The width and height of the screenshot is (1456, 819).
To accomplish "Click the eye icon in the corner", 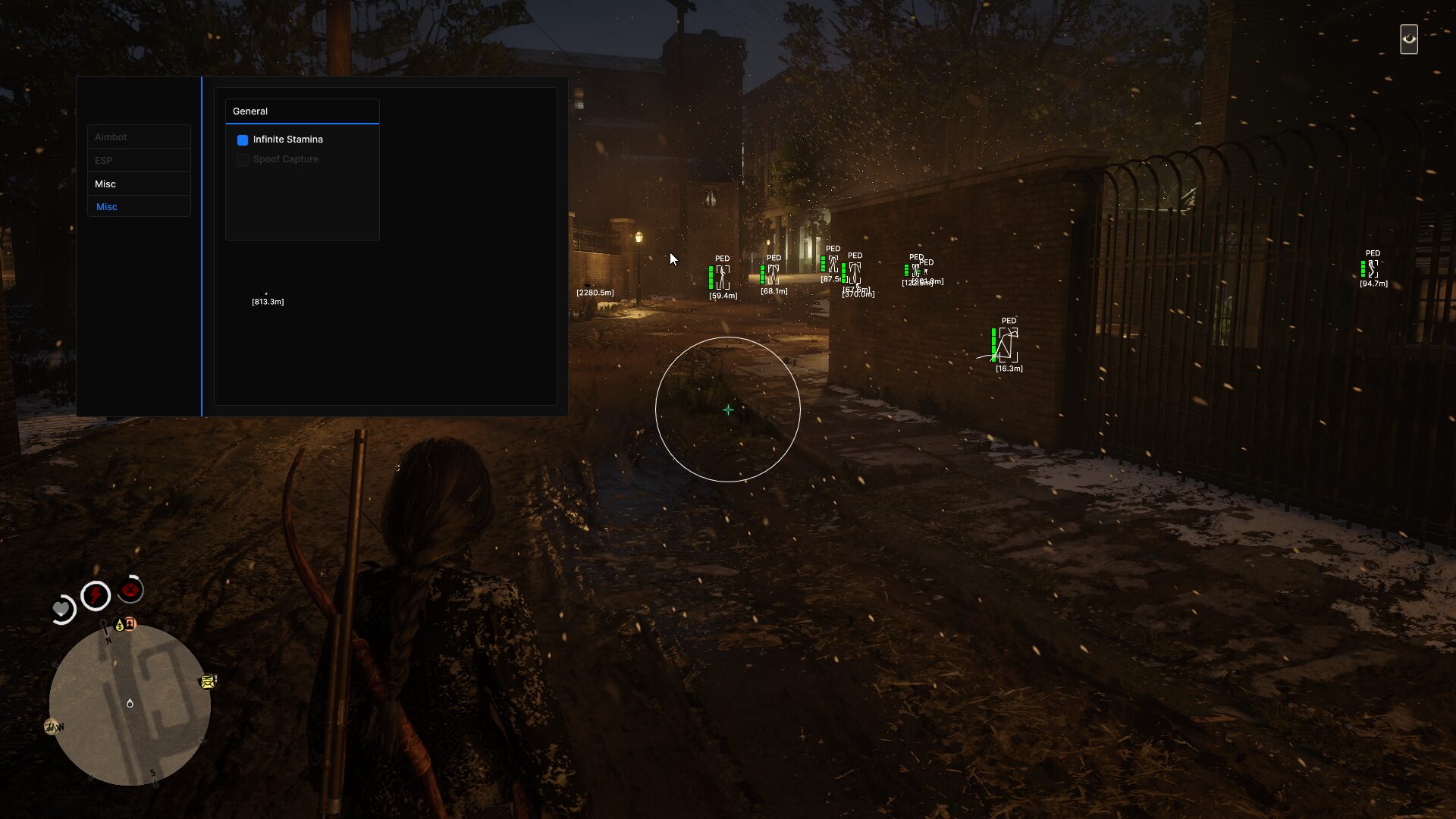I will point(1409,39).
